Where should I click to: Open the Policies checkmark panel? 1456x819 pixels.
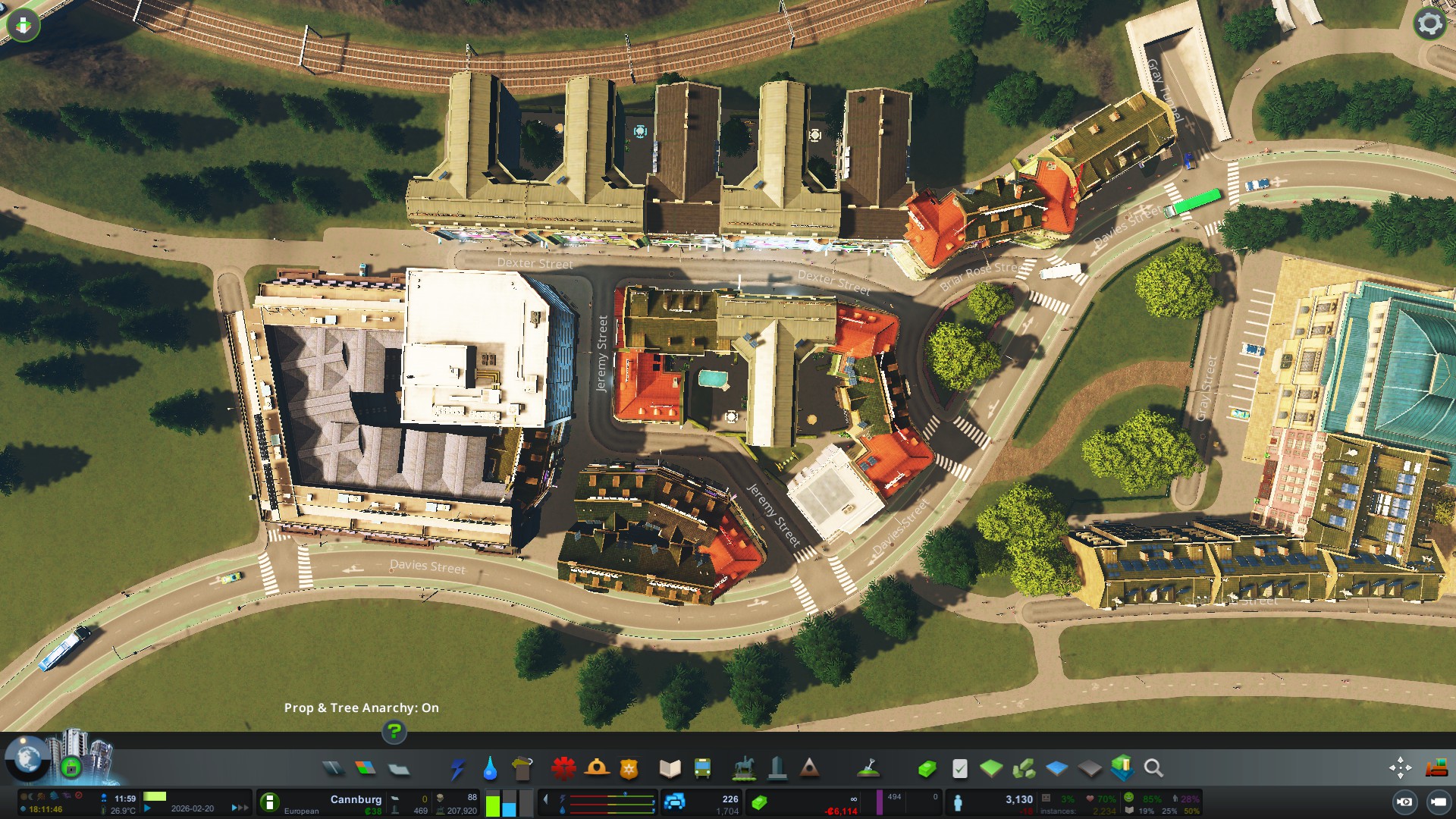pyautogui.click(x=959, y=769)
